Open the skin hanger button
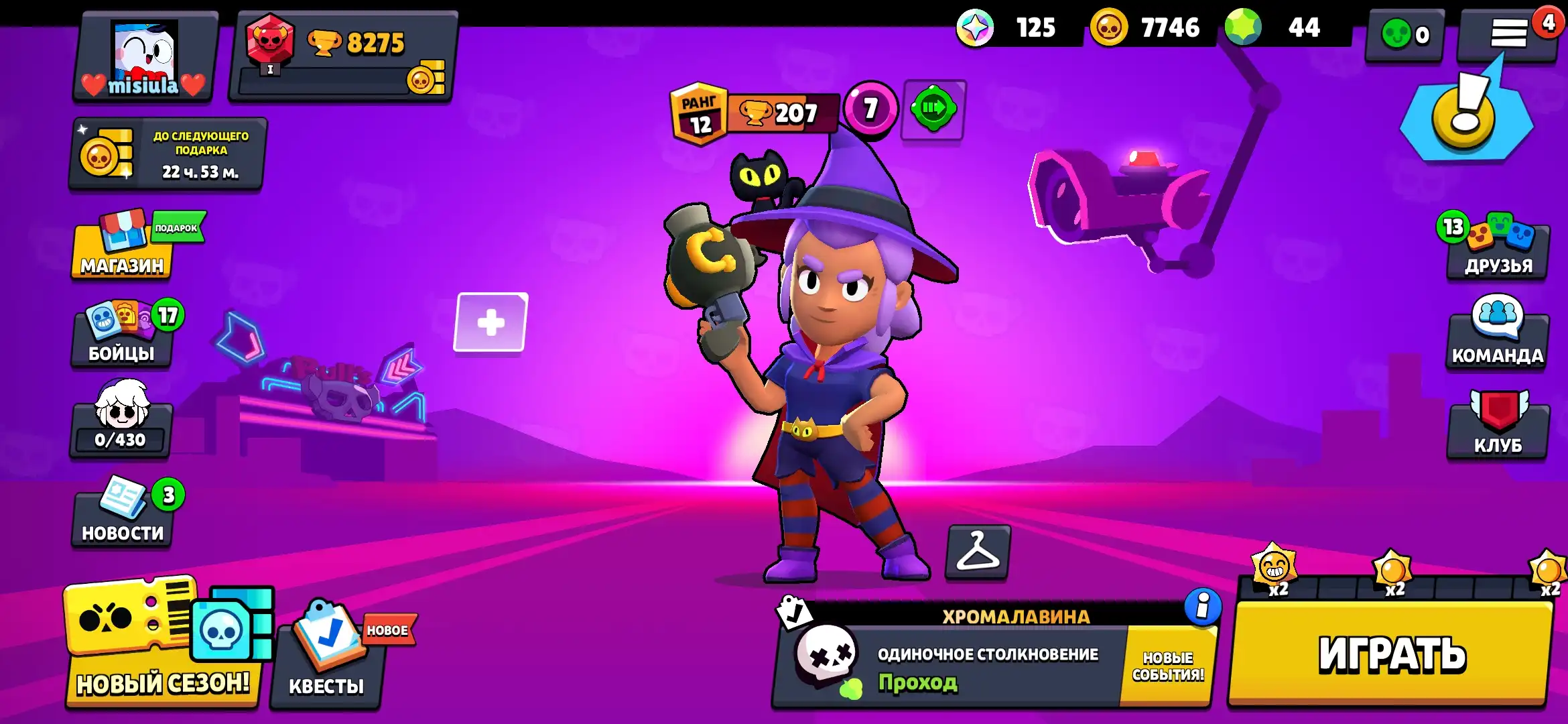Viewport: 1568px width, 724px height. (x=978, y=552)
